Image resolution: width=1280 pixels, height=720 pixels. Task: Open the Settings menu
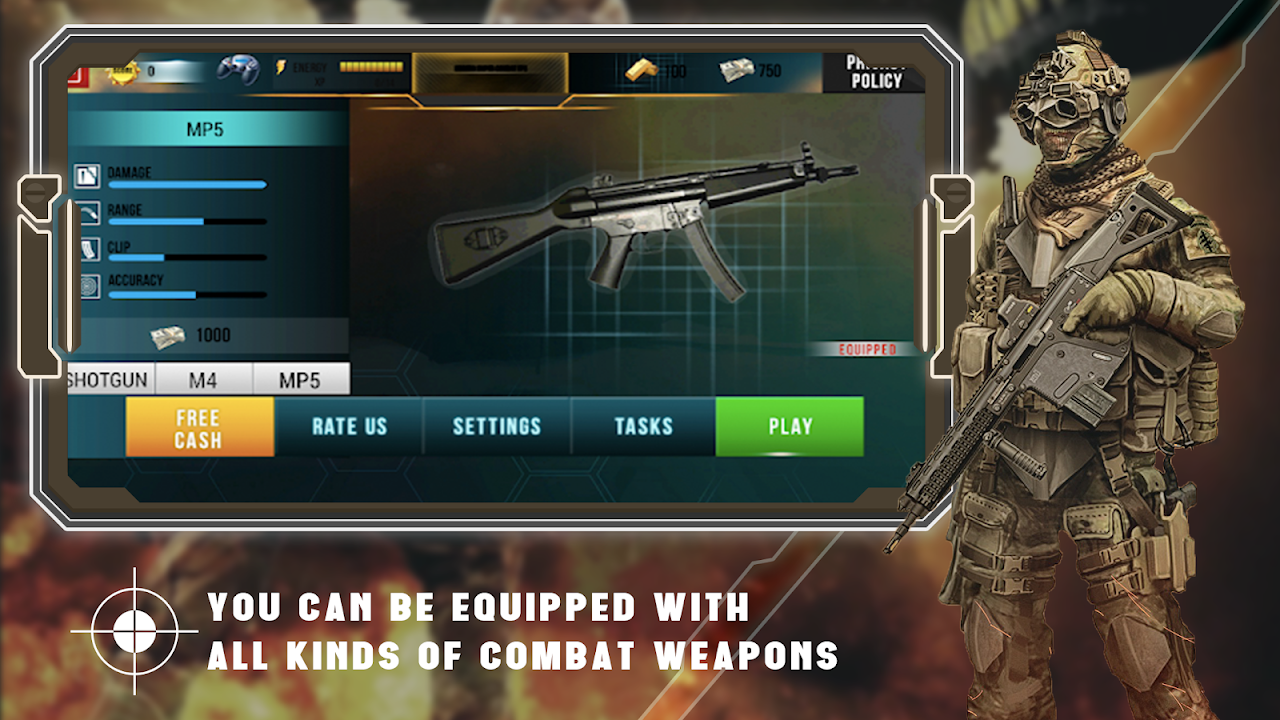(x=496, y=426)
